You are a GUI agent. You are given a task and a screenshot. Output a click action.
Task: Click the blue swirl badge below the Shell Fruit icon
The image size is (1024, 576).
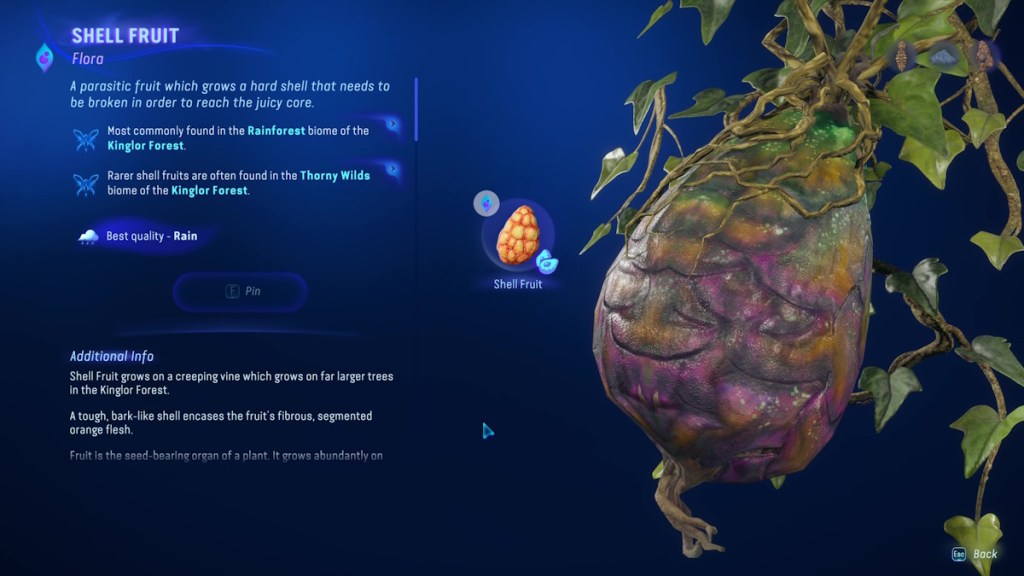546,262
